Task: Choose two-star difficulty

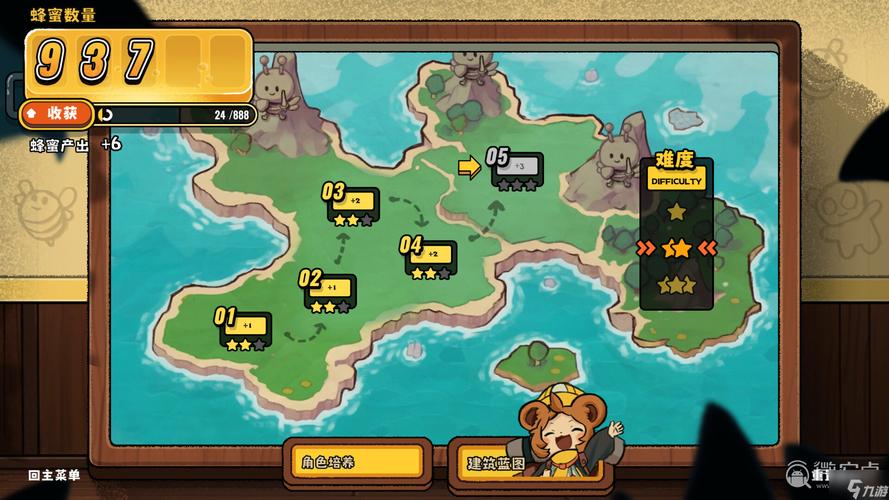Action: (677, 247)
